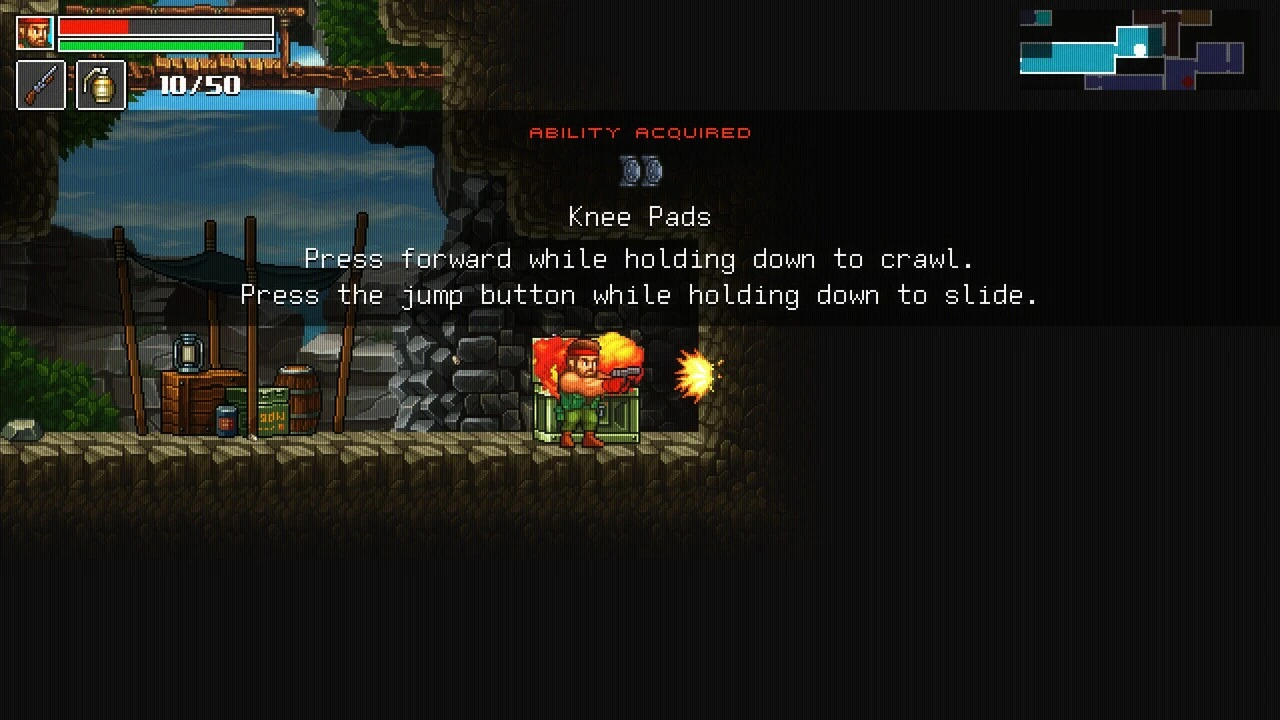This screenshot has width=1280, height=720.
Task: Select the rifle weapon slot
Action: (x=41, y=85)
